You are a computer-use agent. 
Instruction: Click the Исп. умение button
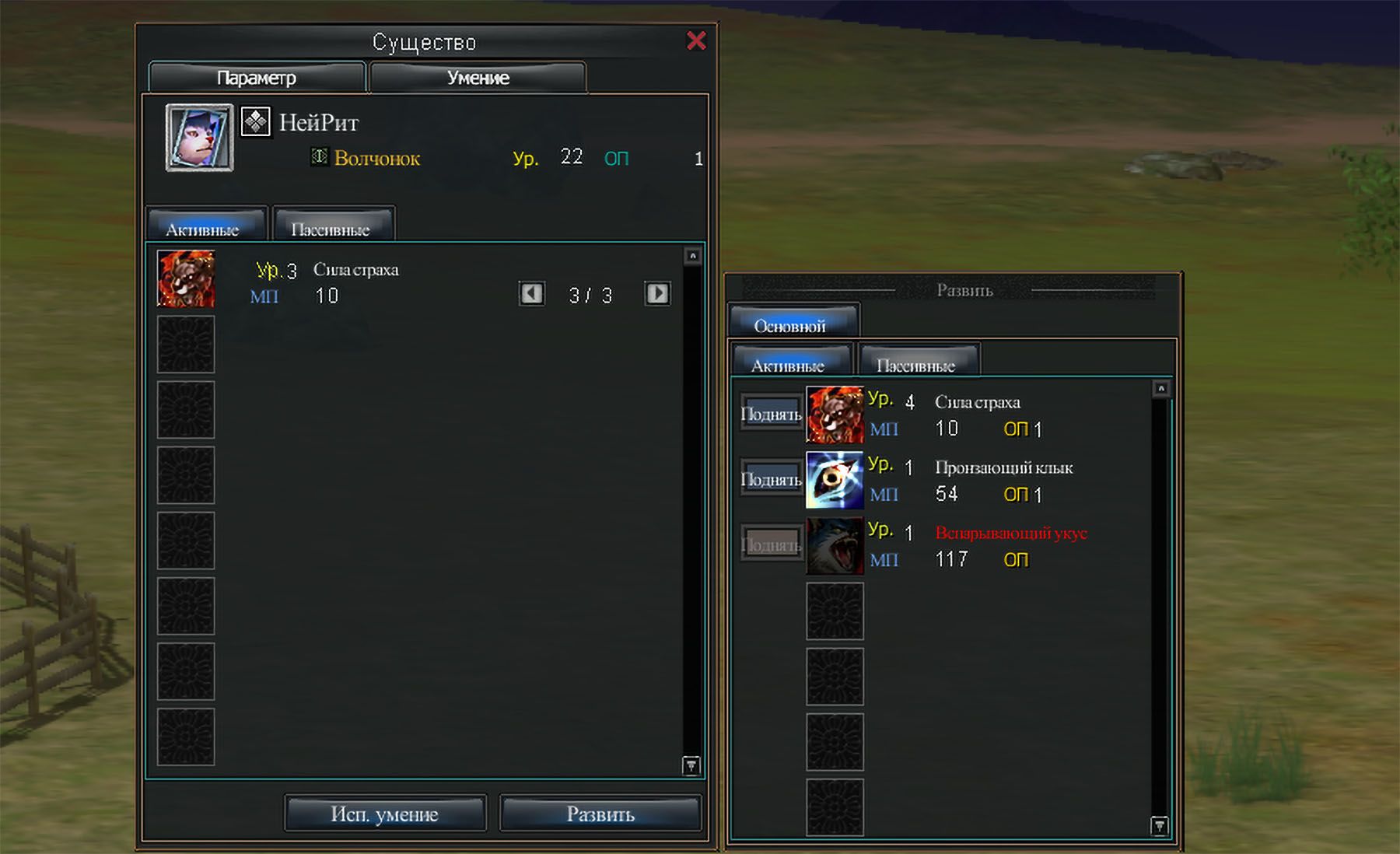click(x=384, y=814)
